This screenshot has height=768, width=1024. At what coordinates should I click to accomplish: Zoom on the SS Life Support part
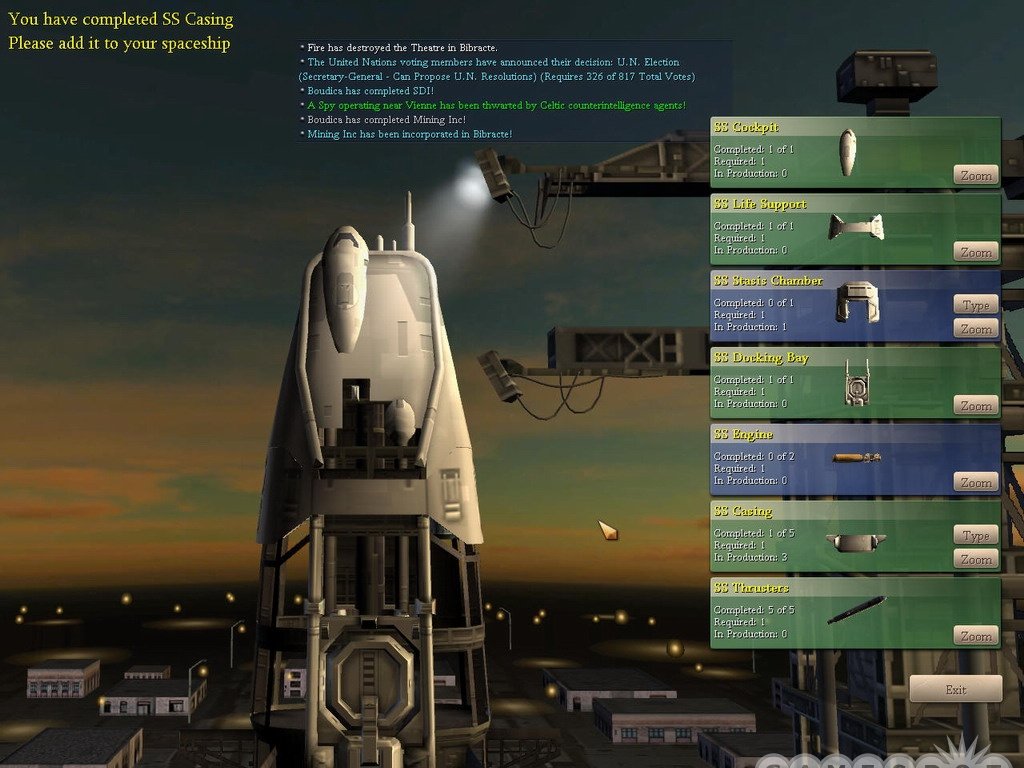point(976,252)
